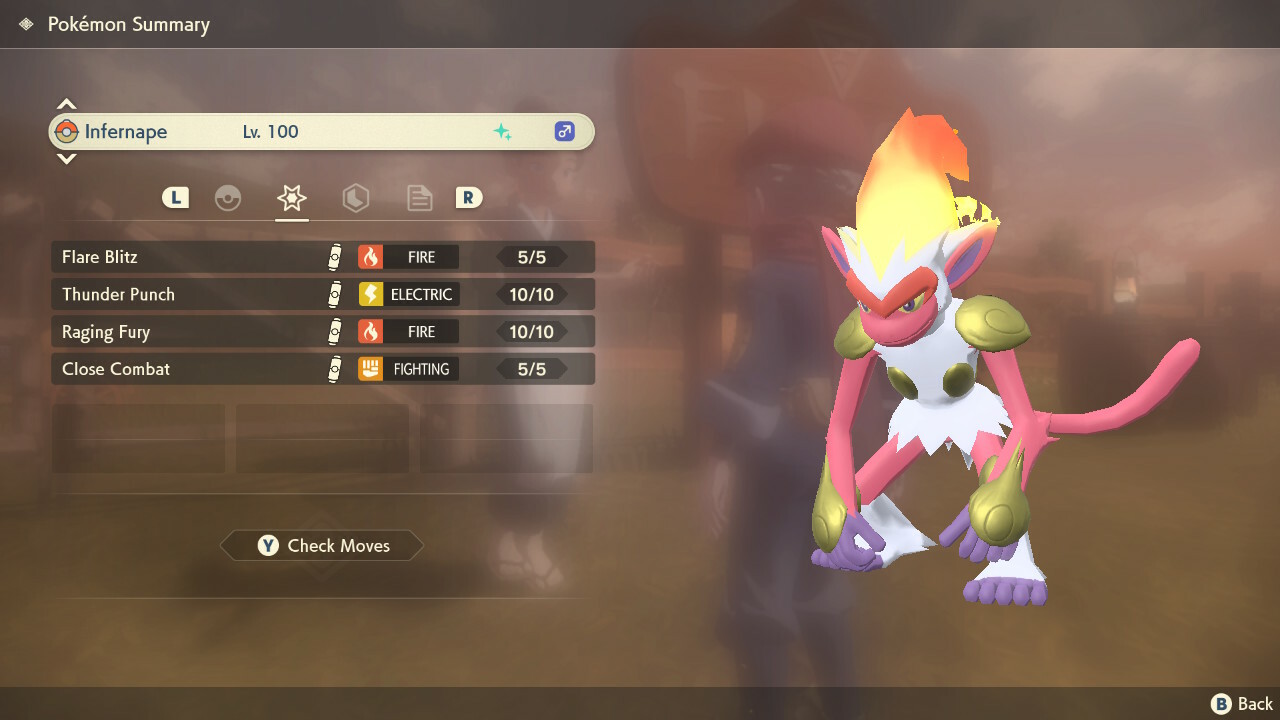Select the Flare Blitz move row
Screen dimensions: 1280x720
coord(322,257)
